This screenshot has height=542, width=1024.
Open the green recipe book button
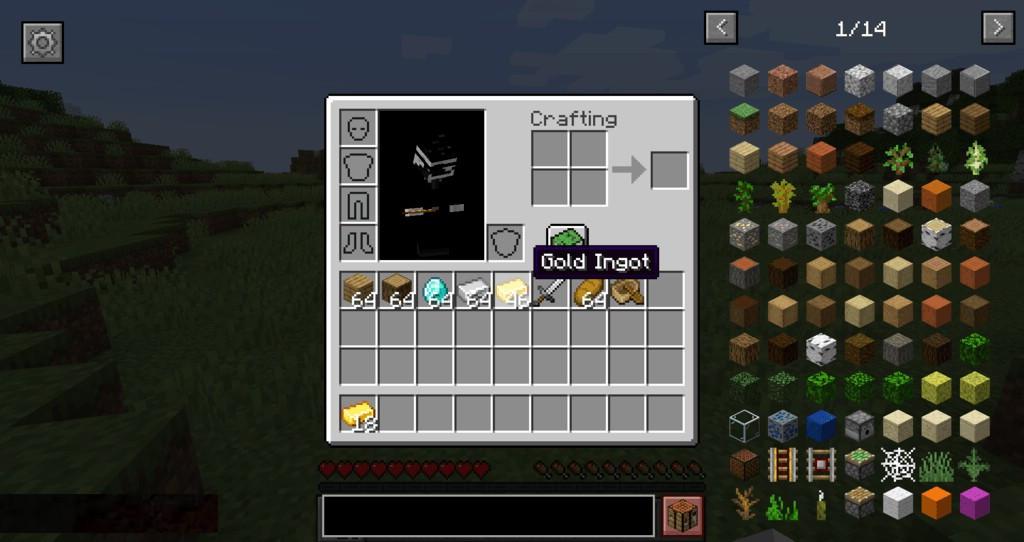(567, 236)
